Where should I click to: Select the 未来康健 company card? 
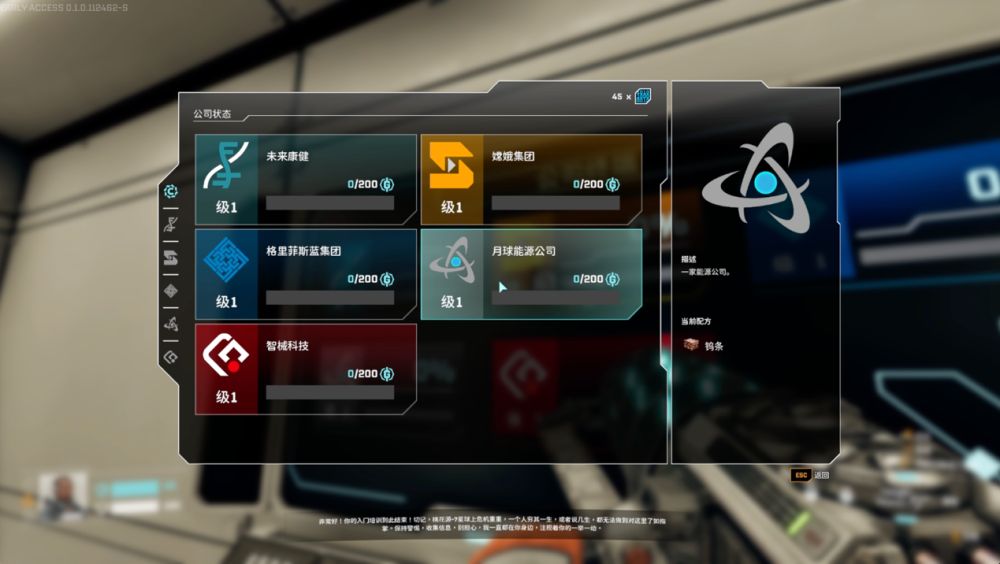click(306, 179)
